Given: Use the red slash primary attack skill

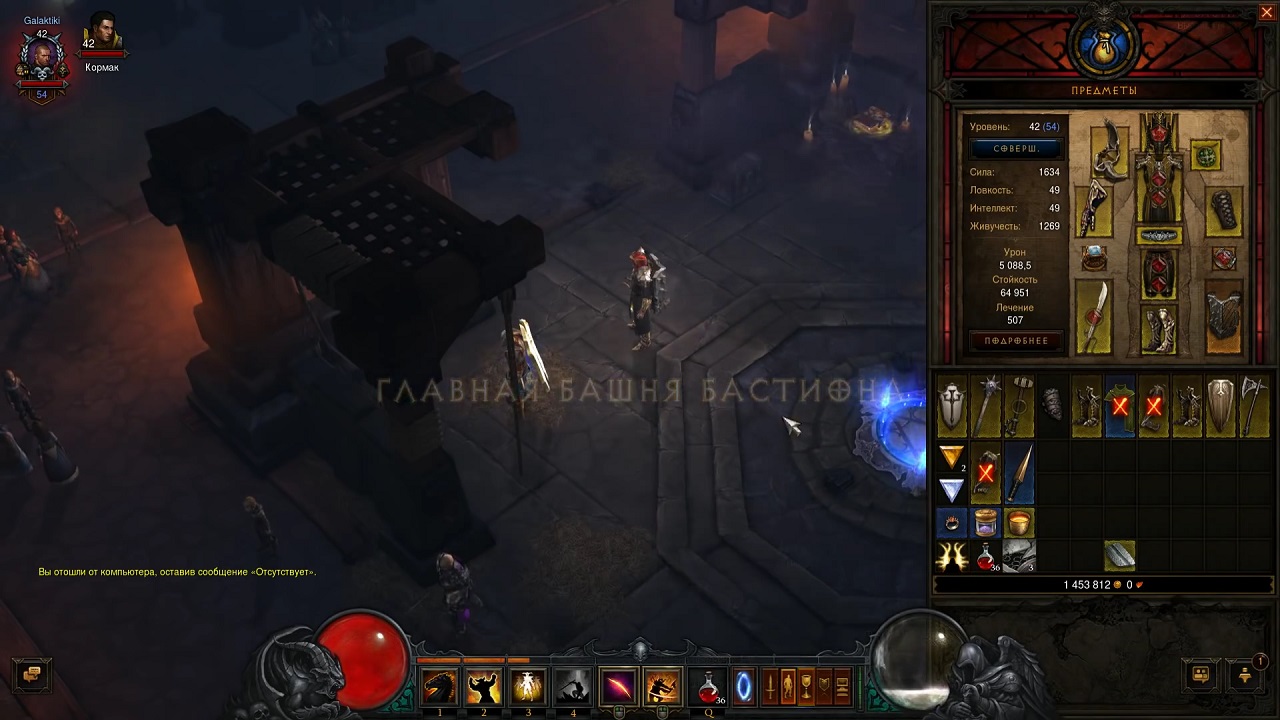Looking at the screenshot, I should 619,687.
